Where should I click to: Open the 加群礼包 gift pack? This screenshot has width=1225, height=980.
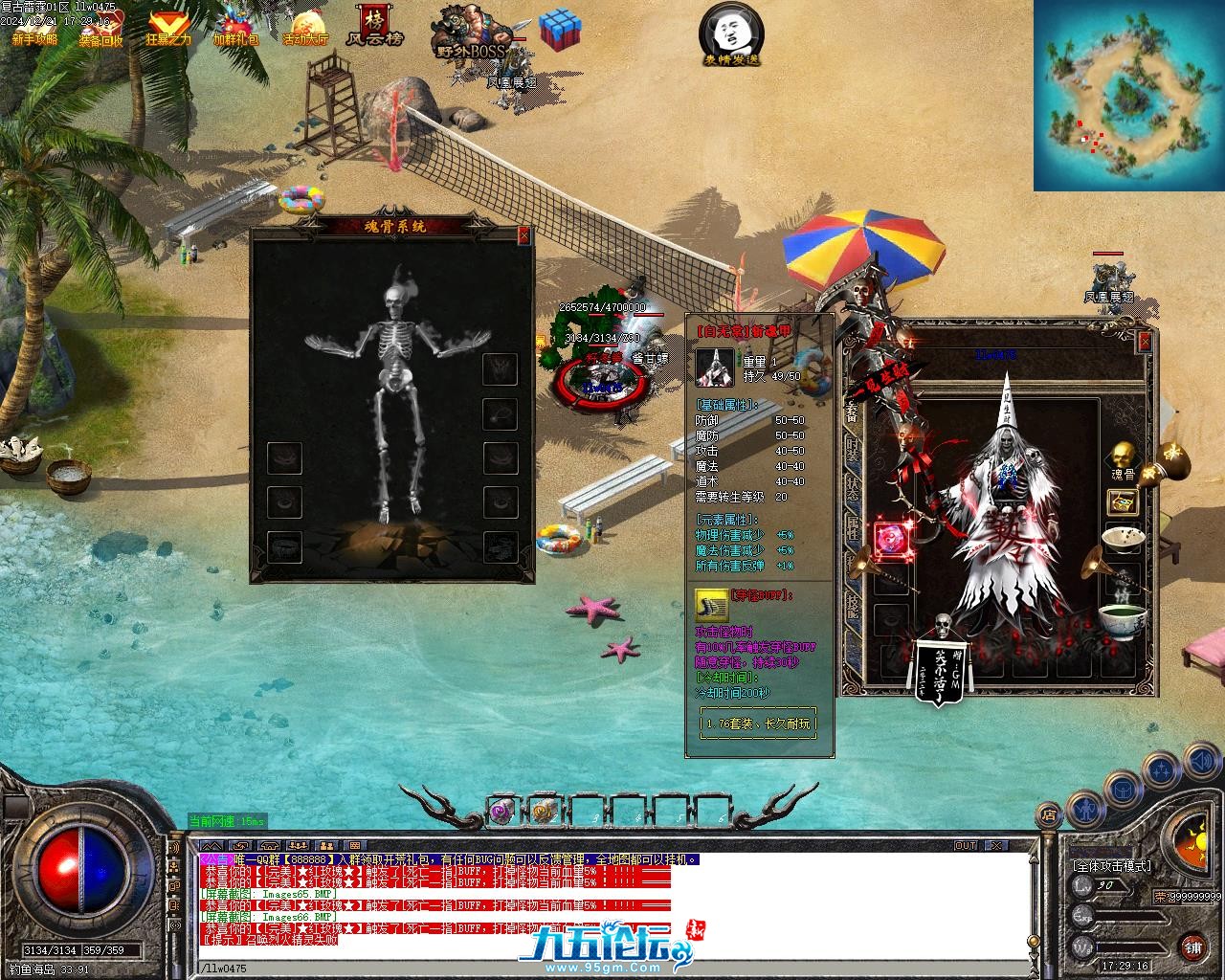235,29
